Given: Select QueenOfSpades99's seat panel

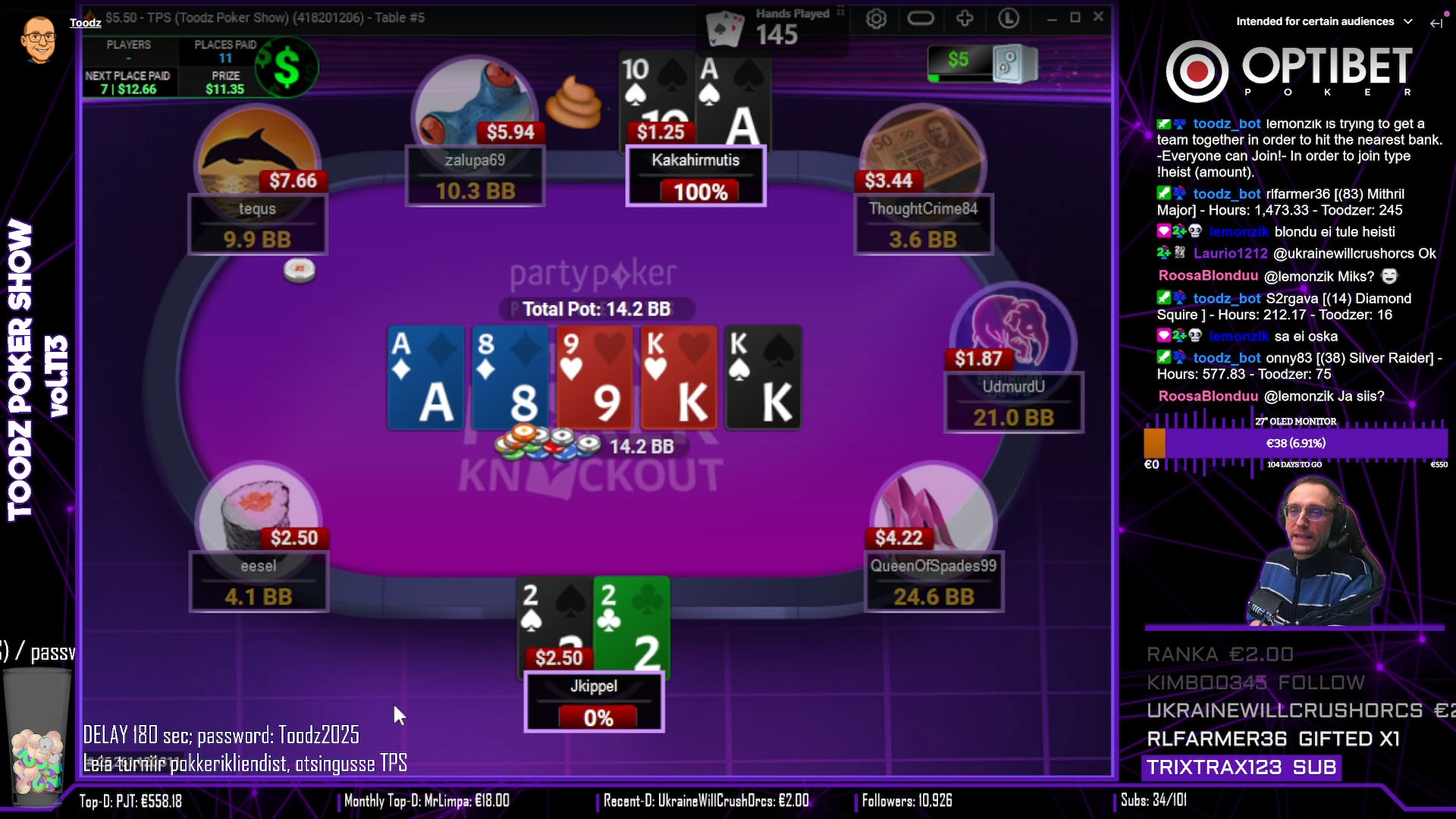Looking at the screenshot, I should click(934, 582).
